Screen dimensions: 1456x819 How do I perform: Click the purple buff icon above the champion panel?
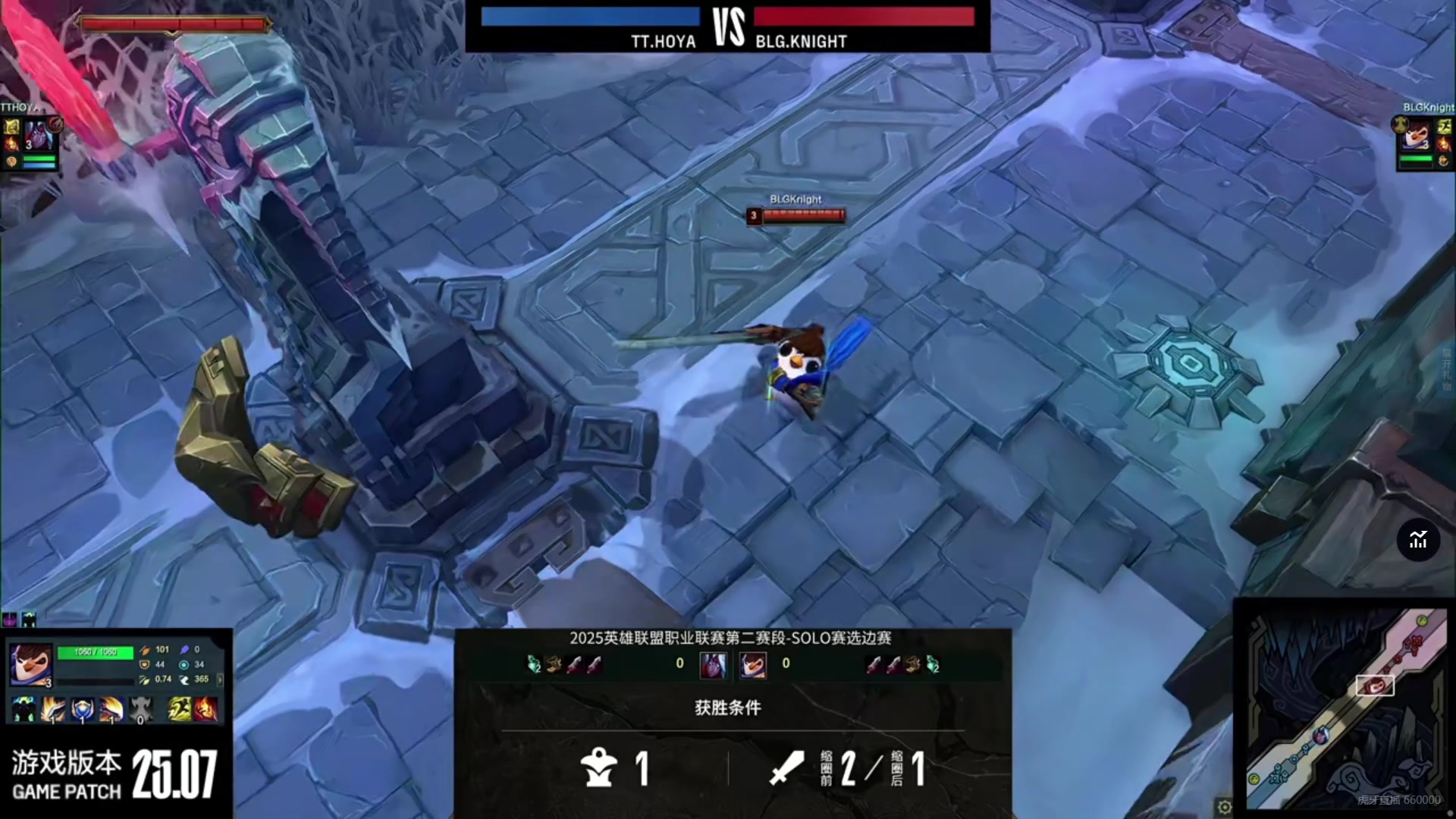coord(10,620)
